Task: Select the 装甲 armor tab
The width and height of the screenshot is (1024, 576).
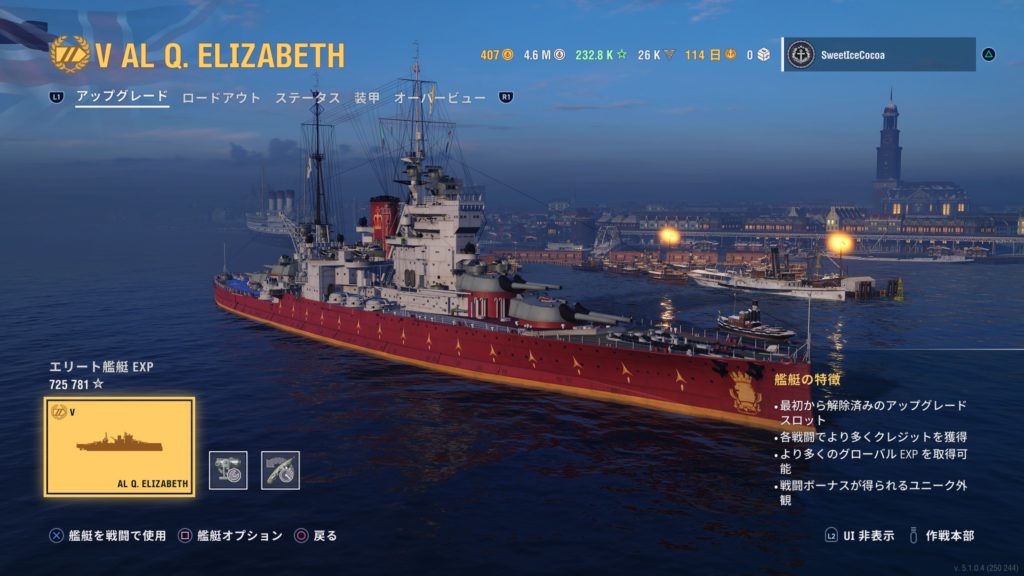Action: click(x=367, y=98)
